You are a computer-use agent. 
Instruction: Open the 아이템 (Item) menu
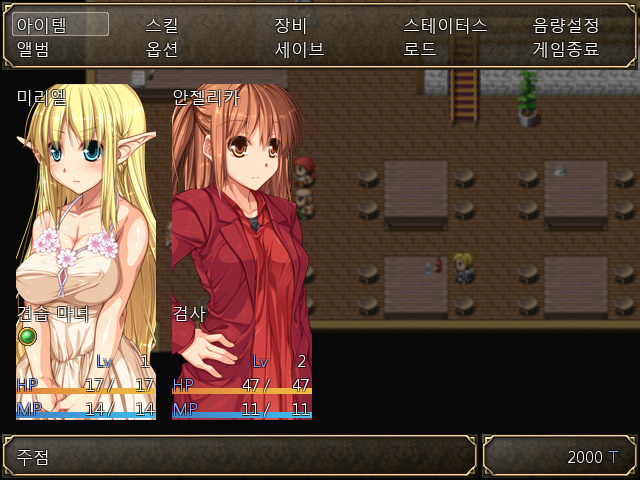(x=41, y=25)
